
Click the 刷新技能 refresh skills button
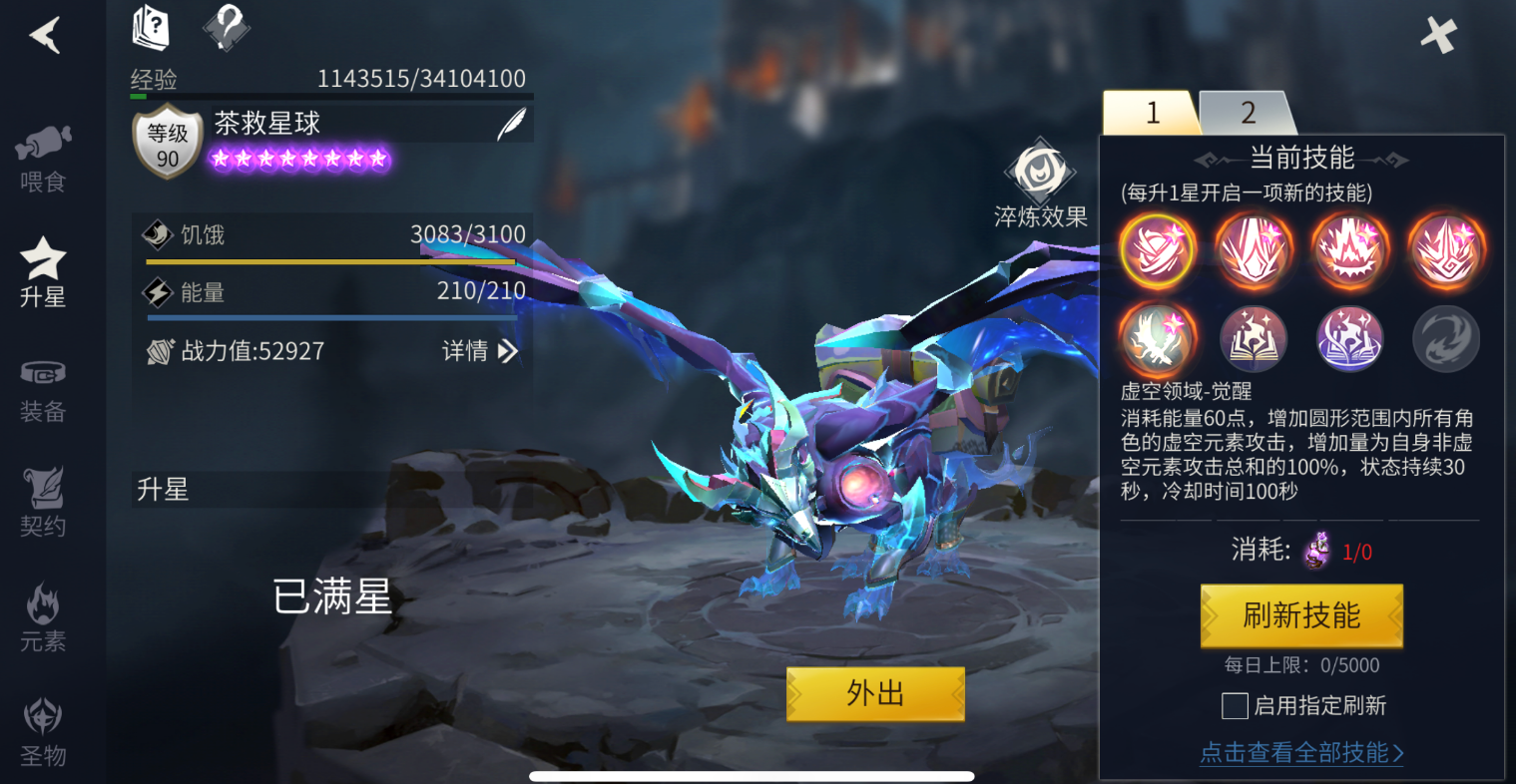point(1301,615)
